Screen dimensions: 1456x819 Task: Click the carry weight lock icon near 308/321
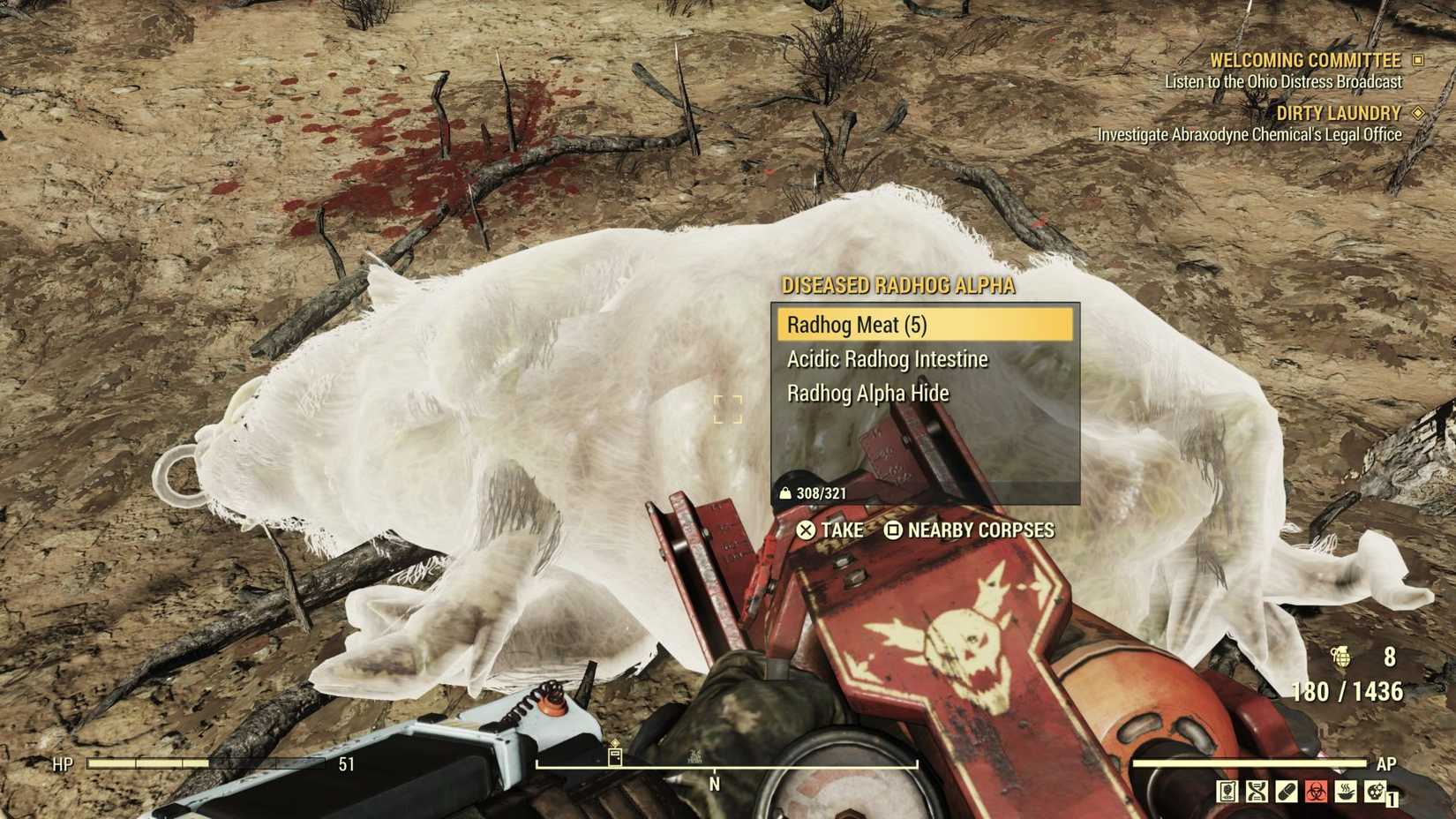pyautogui.click(x=785, y=493)
